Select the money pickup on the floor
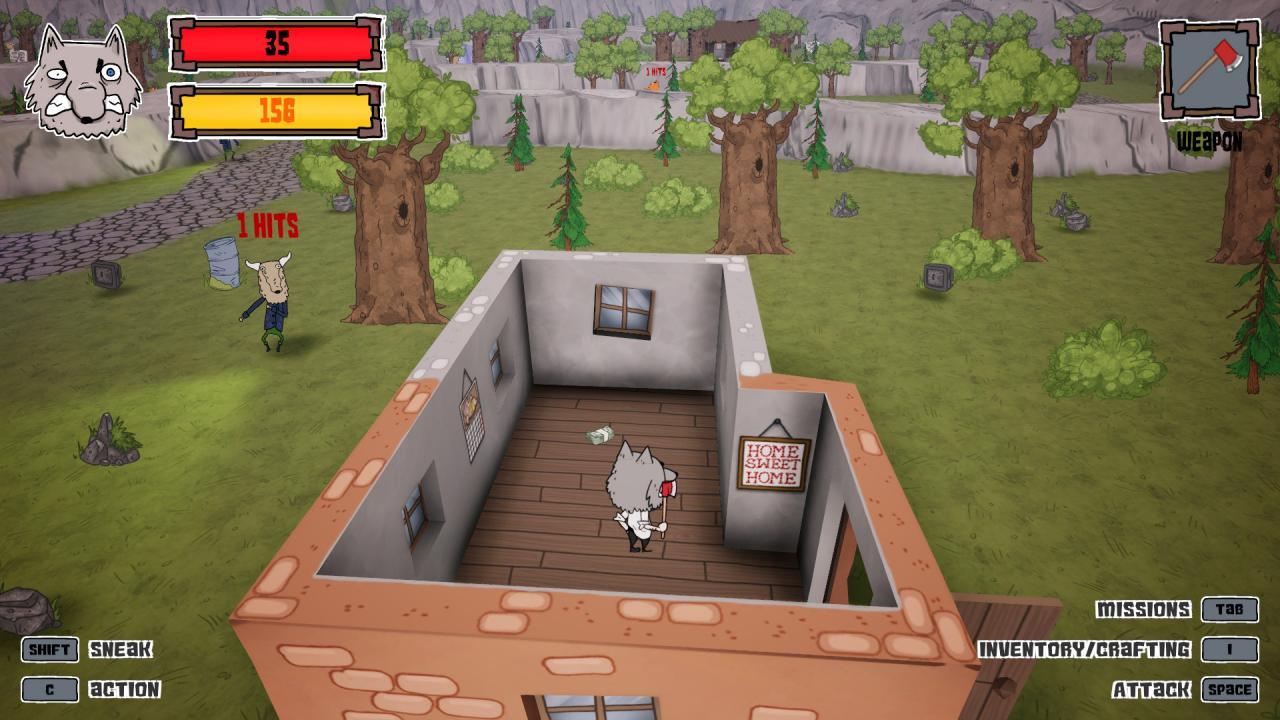Viewport: 1280px width, 720px height. (602, 436)
